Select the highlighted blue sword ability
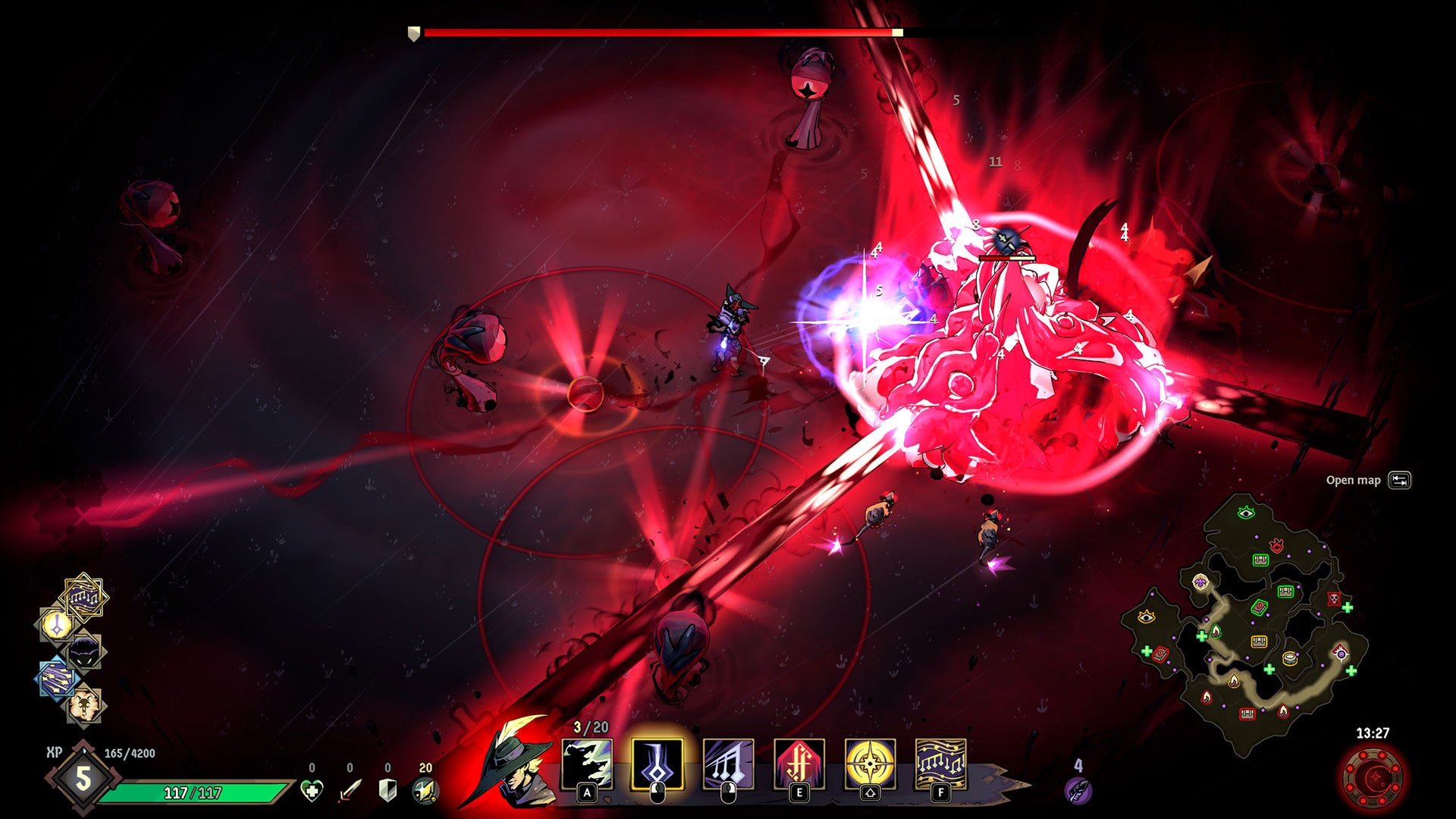 (657, 764)
